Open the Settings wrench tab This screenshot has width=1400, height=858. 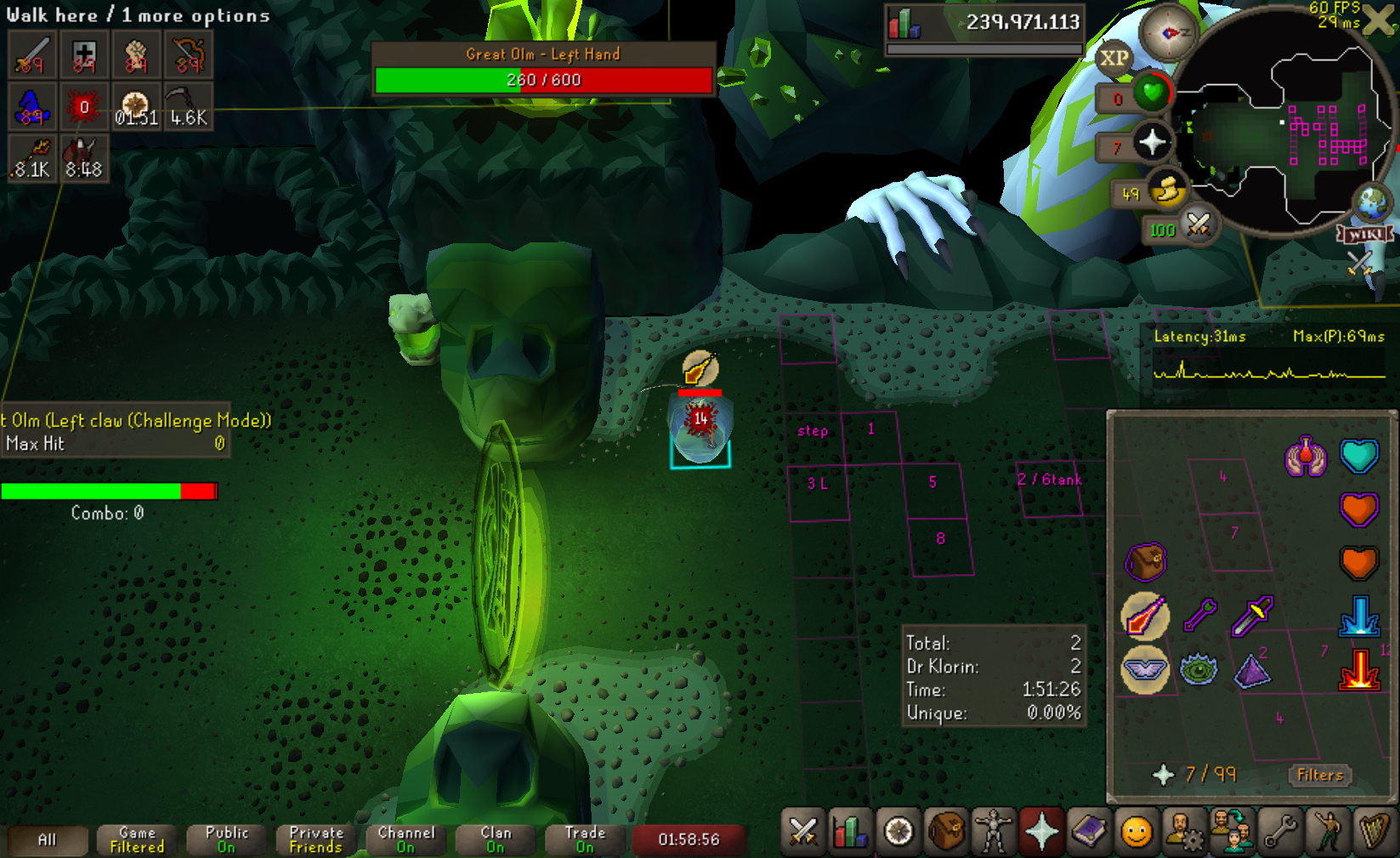1279,832
